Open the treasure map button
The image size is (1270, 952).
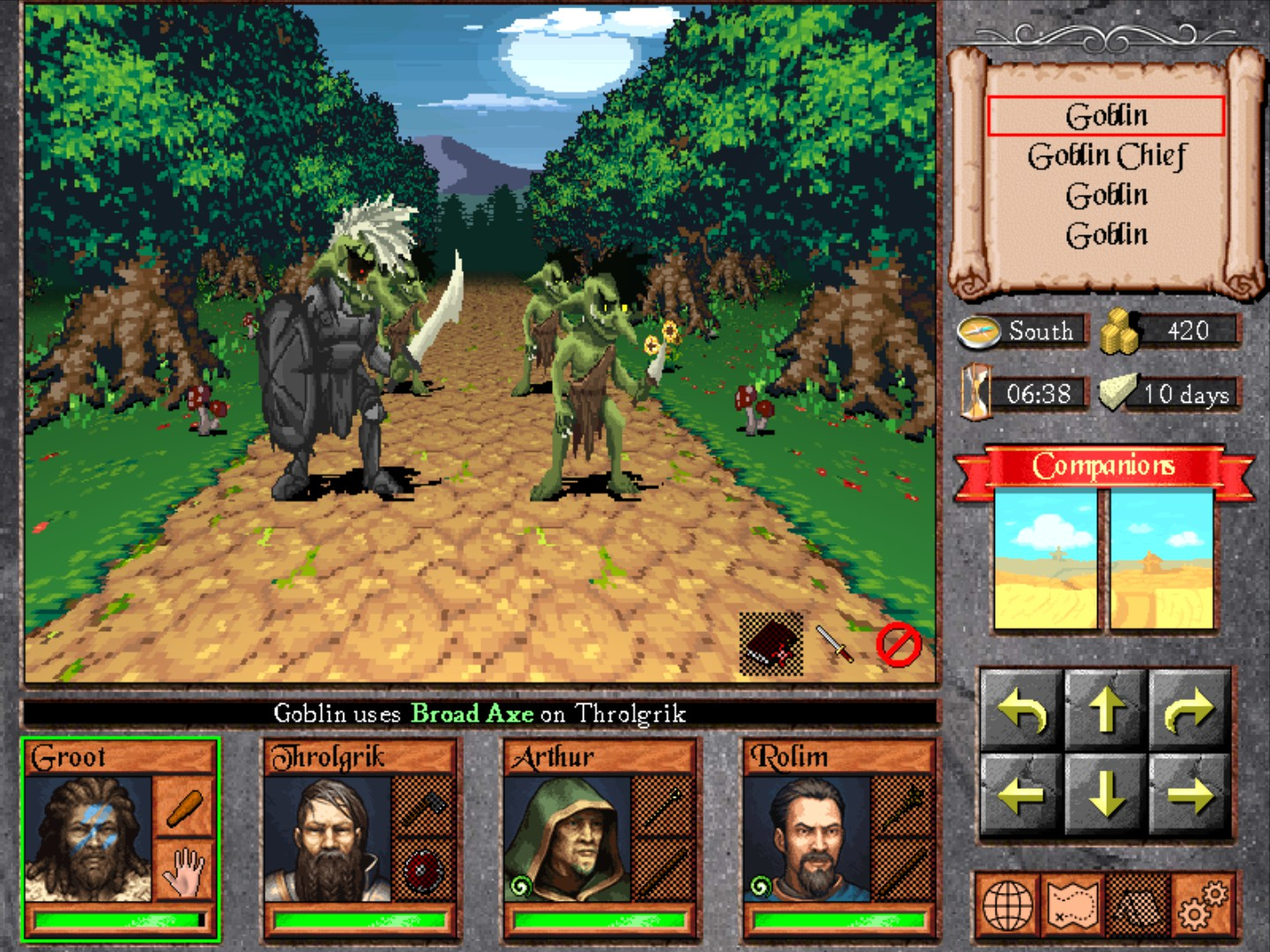1072,905
